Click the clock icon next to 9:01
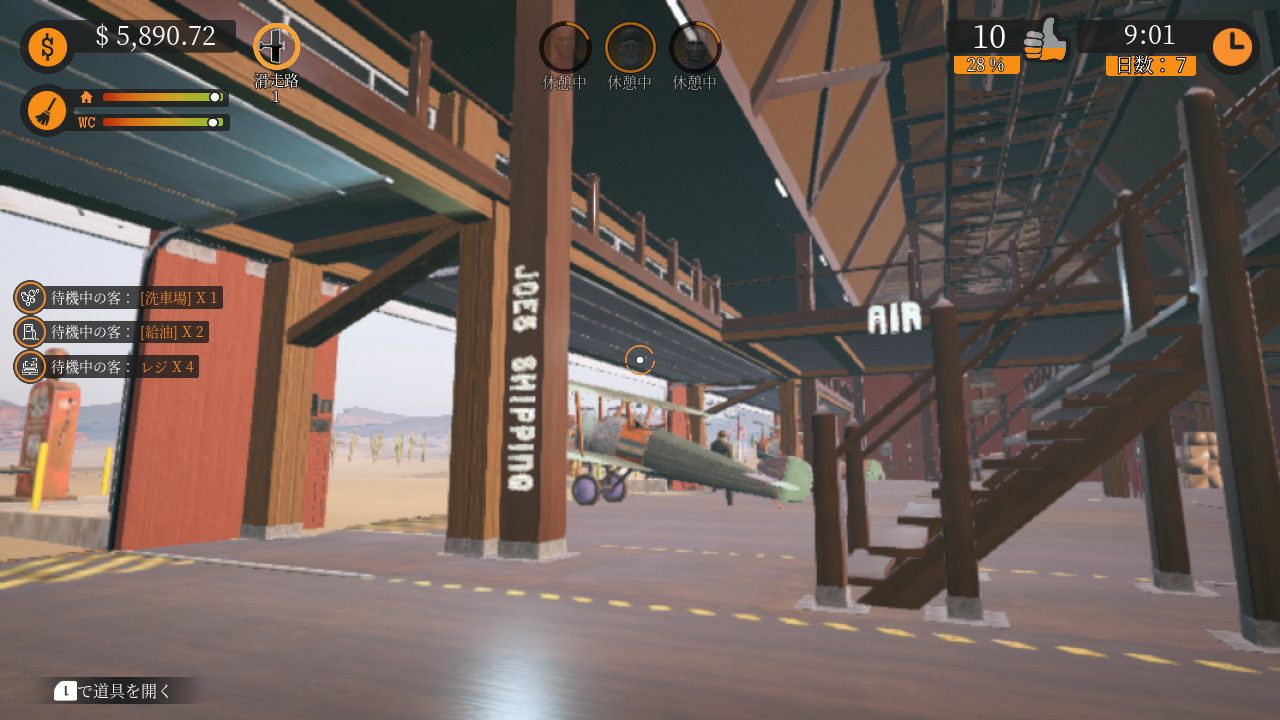1280x720 pixels. click(1232, 46)
